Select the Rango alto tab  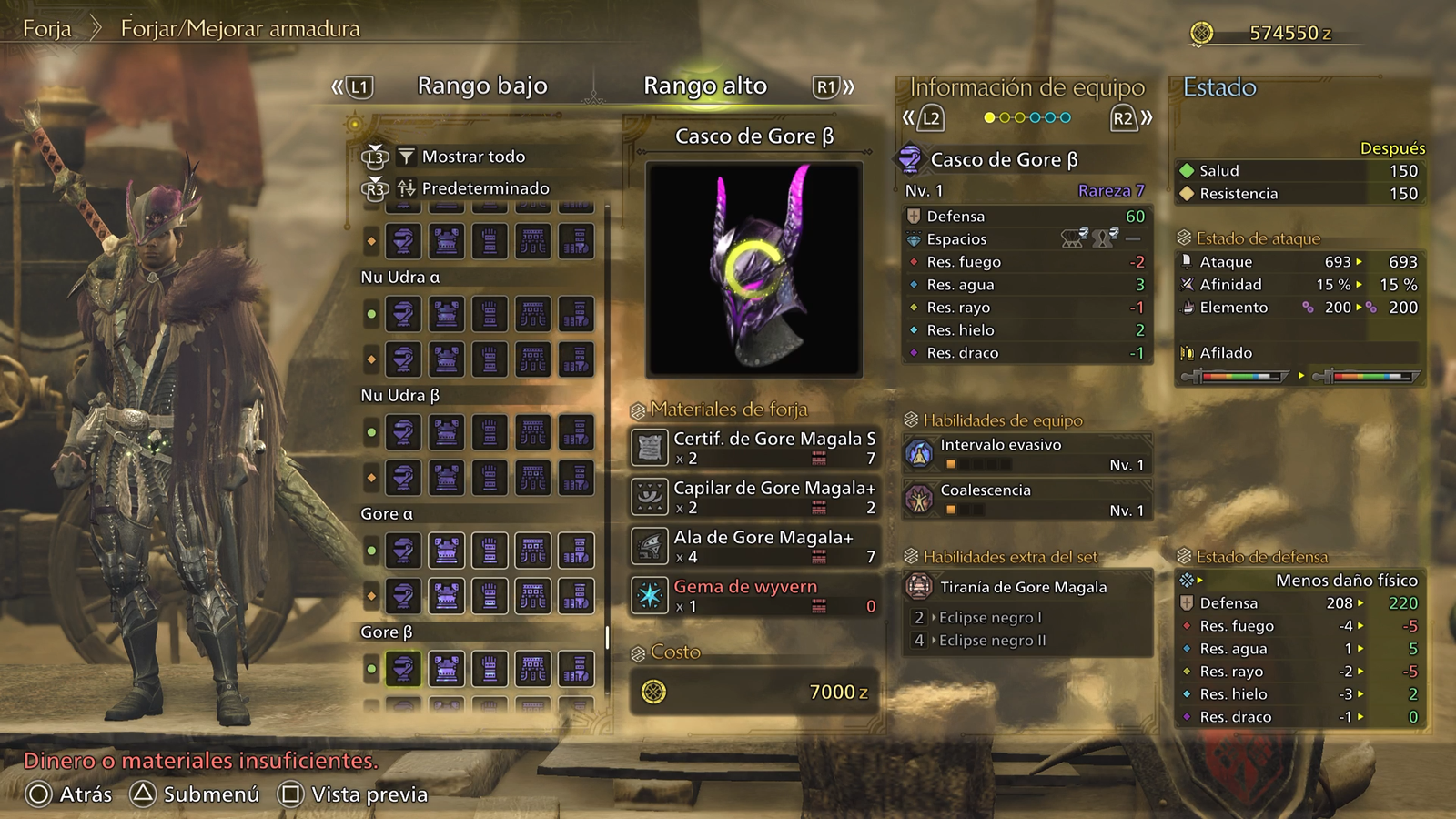click(704, 86)
